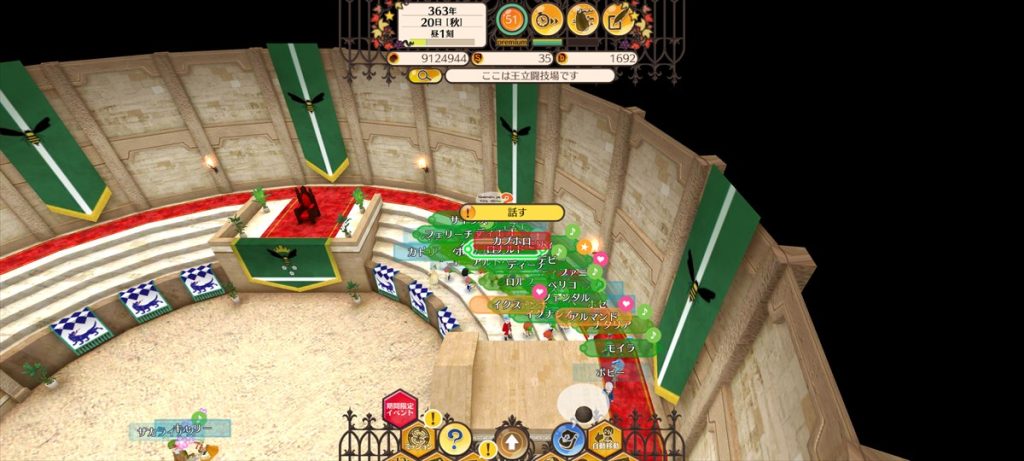Tap the blue action hexagon button
The image size is (1024, 461).
(568, 438)
